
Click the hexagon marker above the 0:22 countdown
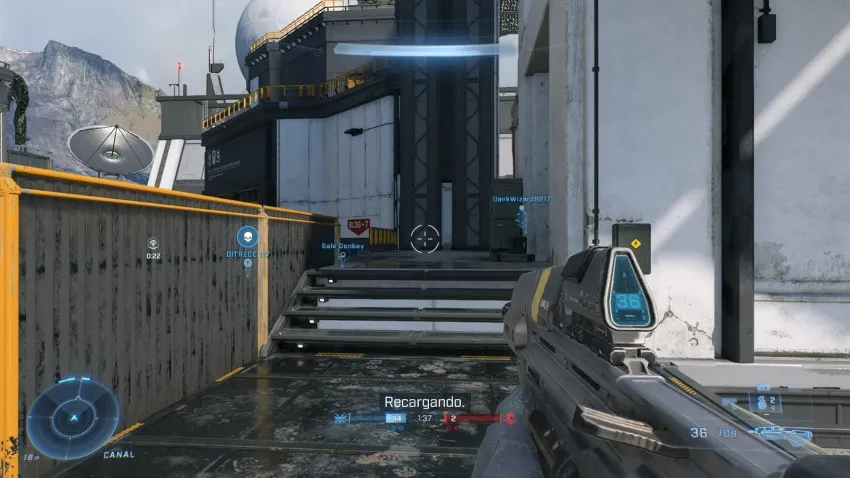click(153, 243)
